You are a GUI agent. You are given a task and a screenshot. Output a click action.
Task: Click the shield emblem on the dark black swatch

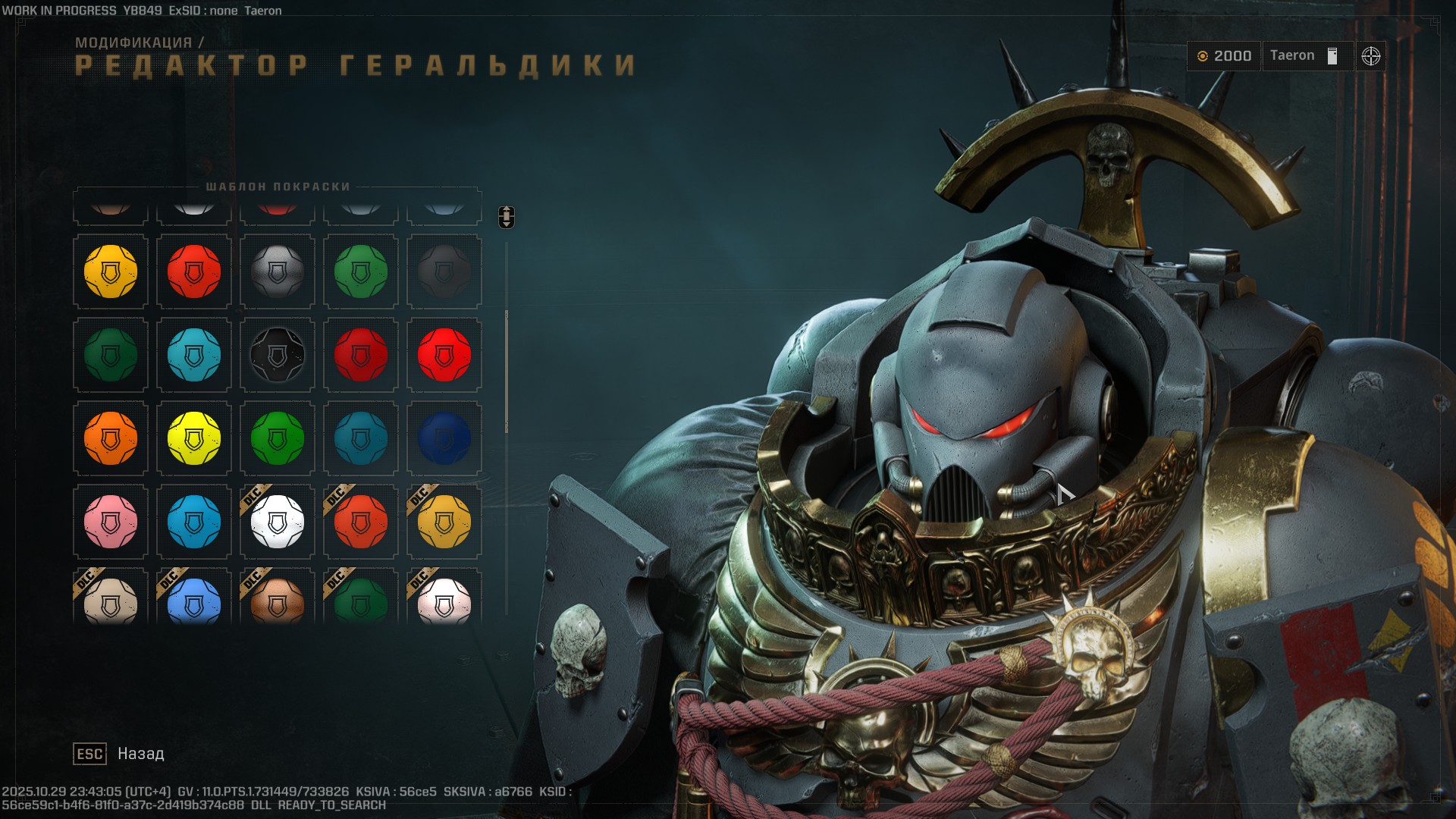pos(277,355)
